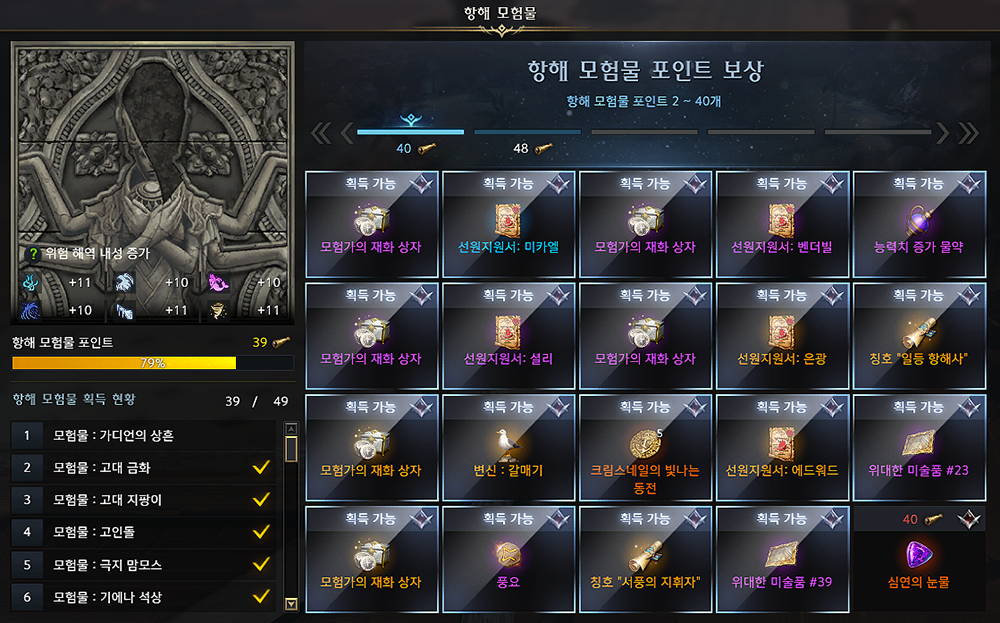Select the 칭호 "일등 항해사" title reward
Screen dimensions: 1000x623
click(919, 334)
